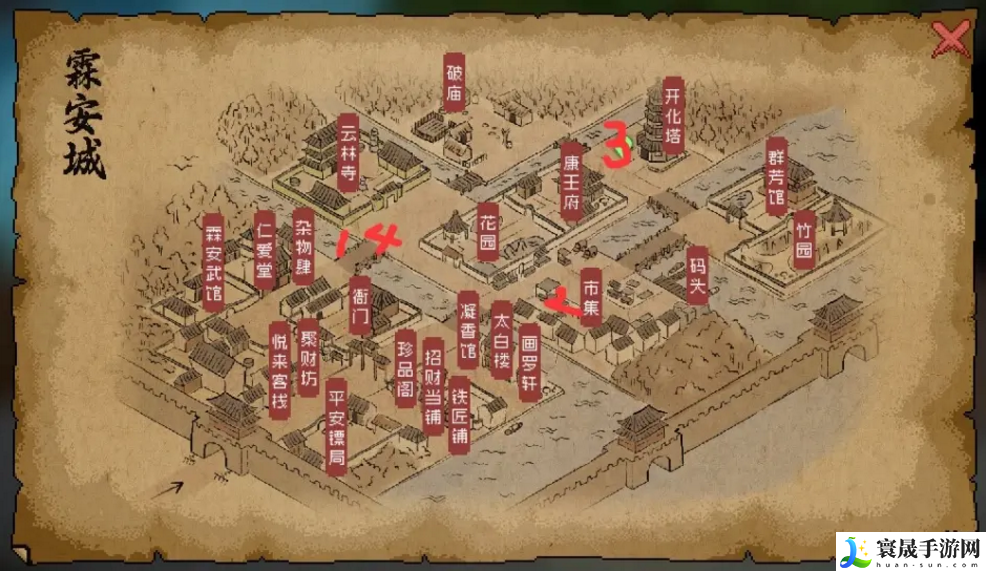Select the 衙门 label

[360, 305]
